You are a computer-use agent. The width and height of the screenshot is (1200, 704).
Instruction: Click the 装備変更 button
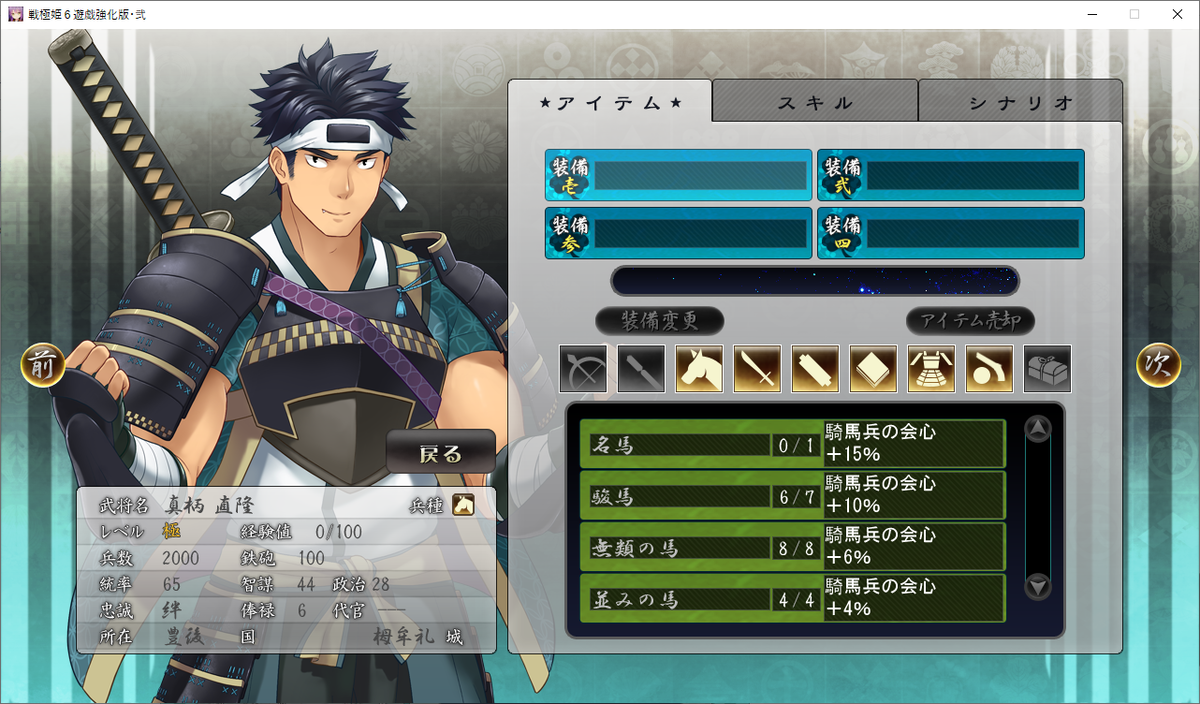659,321
